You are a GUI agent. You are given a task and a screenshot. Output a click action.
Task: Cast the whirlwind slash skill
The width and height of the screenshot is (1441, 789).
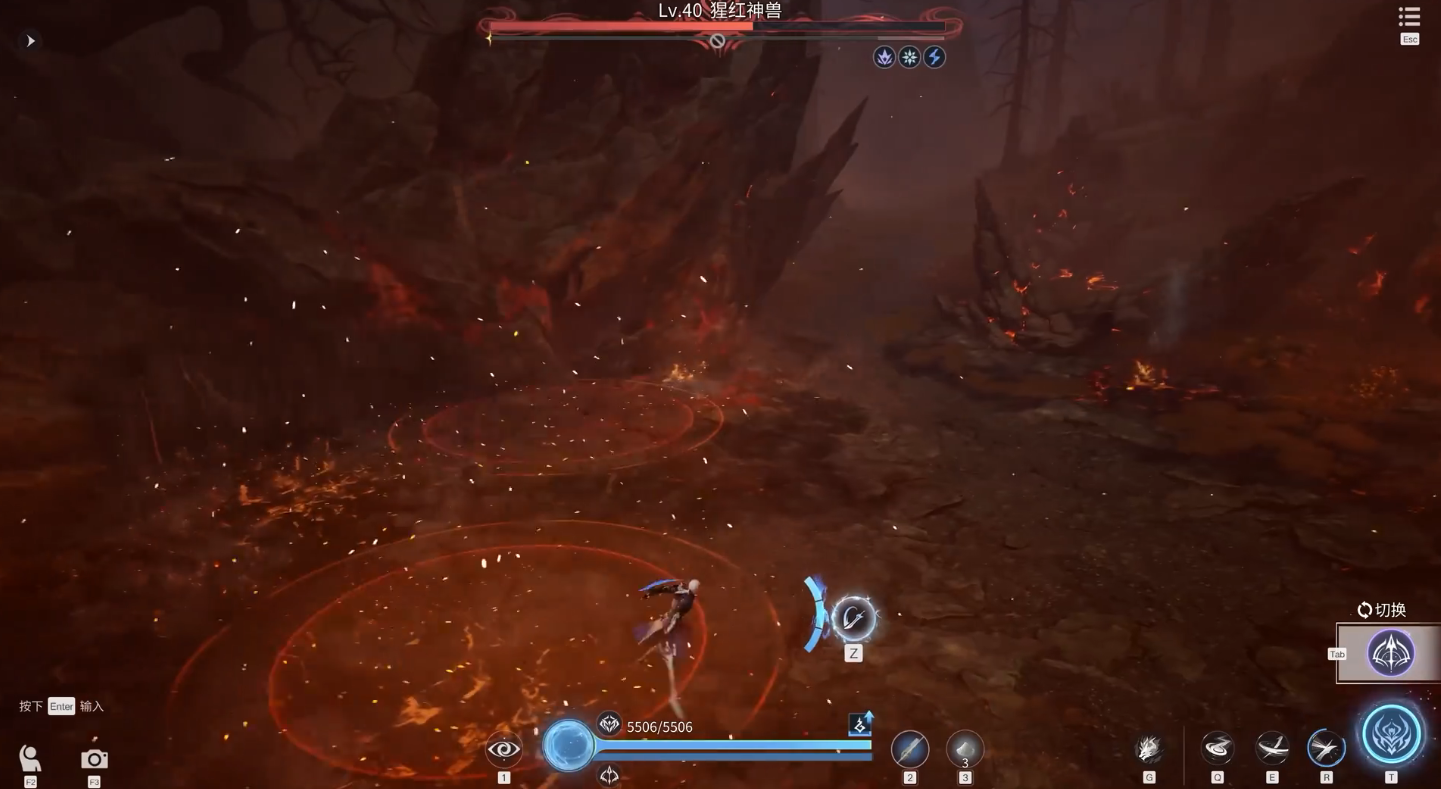[x=1217, y=748]
